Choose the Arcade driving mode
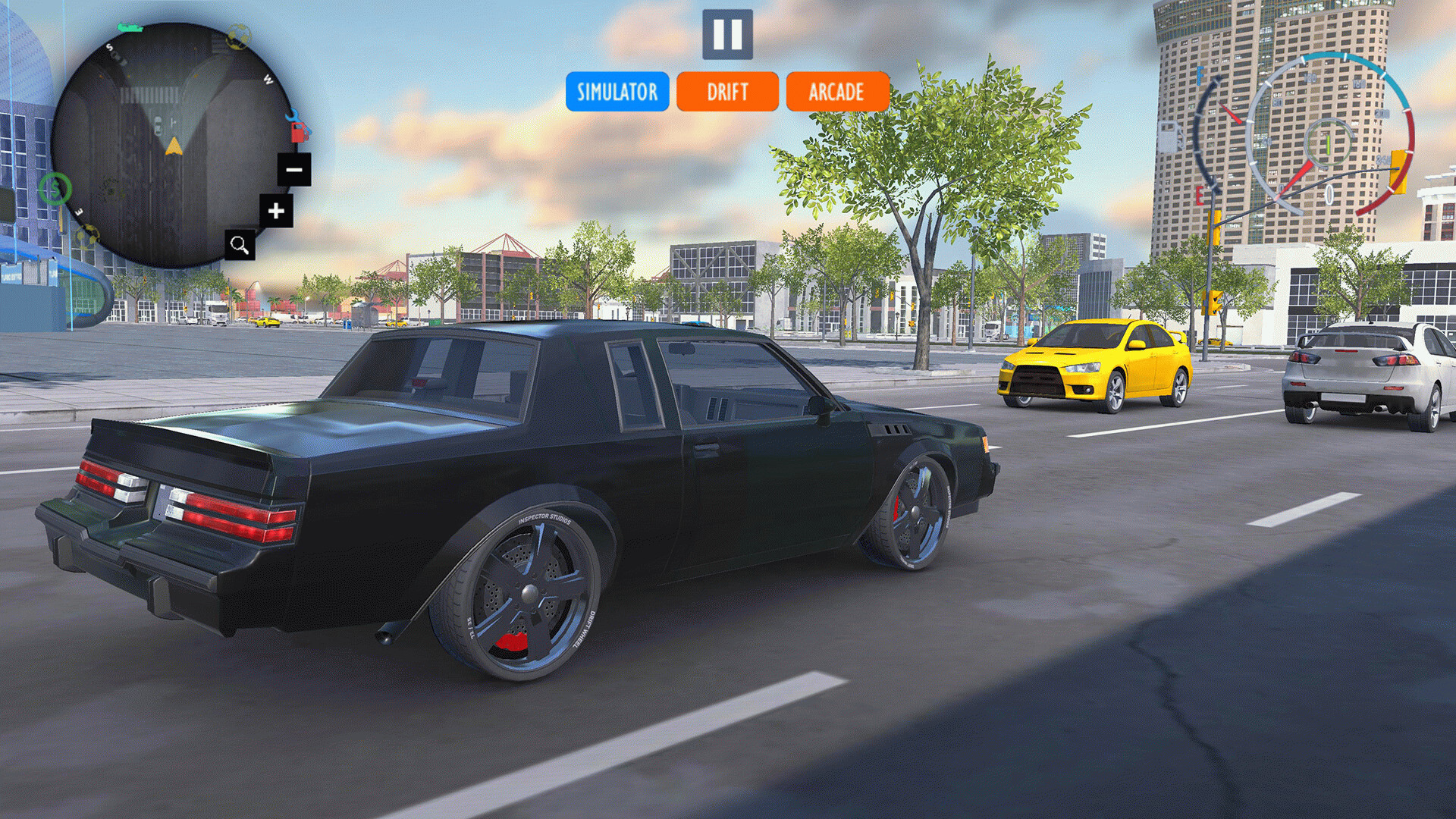This screenshot has height=819, width=1456. click(x=837, y=92)
